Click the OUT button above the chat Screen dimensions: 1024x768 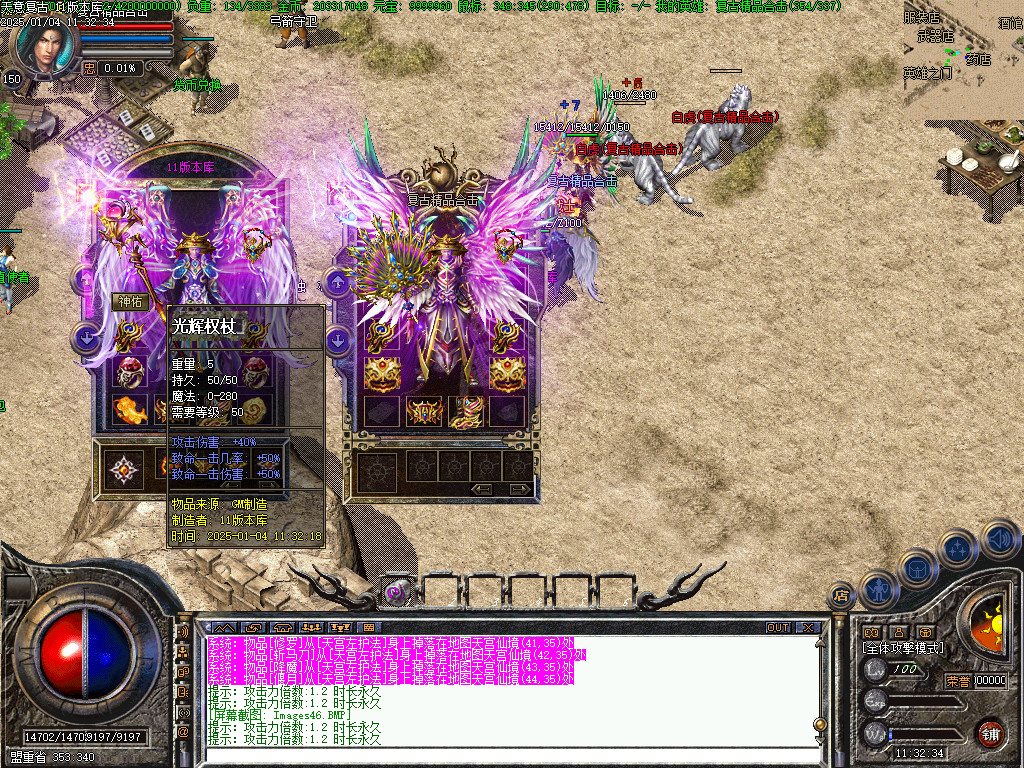(778, 628)
